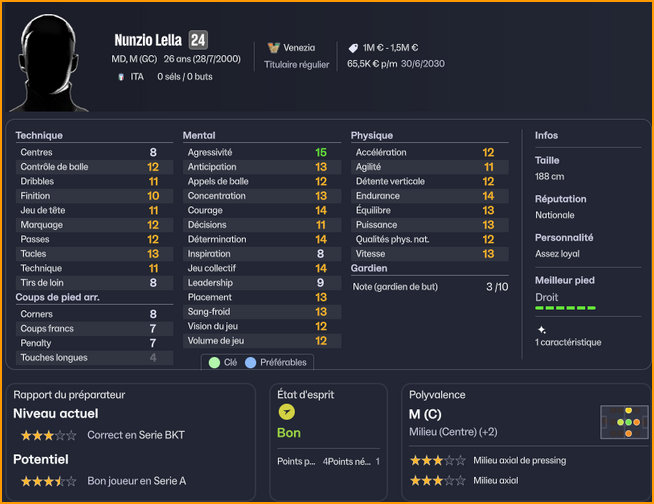654x504 pixels.
Task: Click the Nunzio Lella player name
Action: (148, 41)
